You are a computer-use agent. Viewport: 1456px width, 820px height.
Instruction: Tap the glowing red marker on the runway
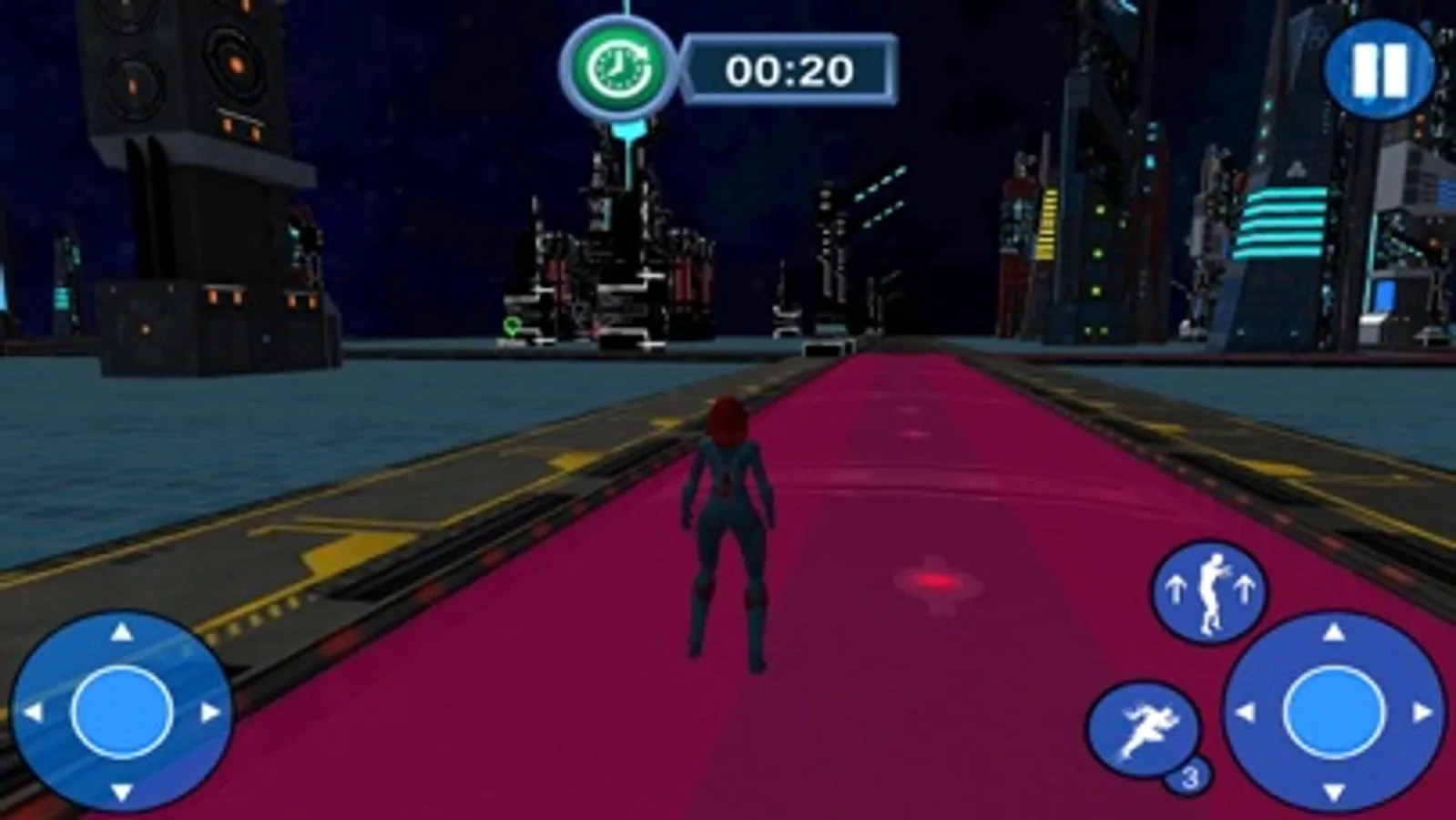point(937,582)
